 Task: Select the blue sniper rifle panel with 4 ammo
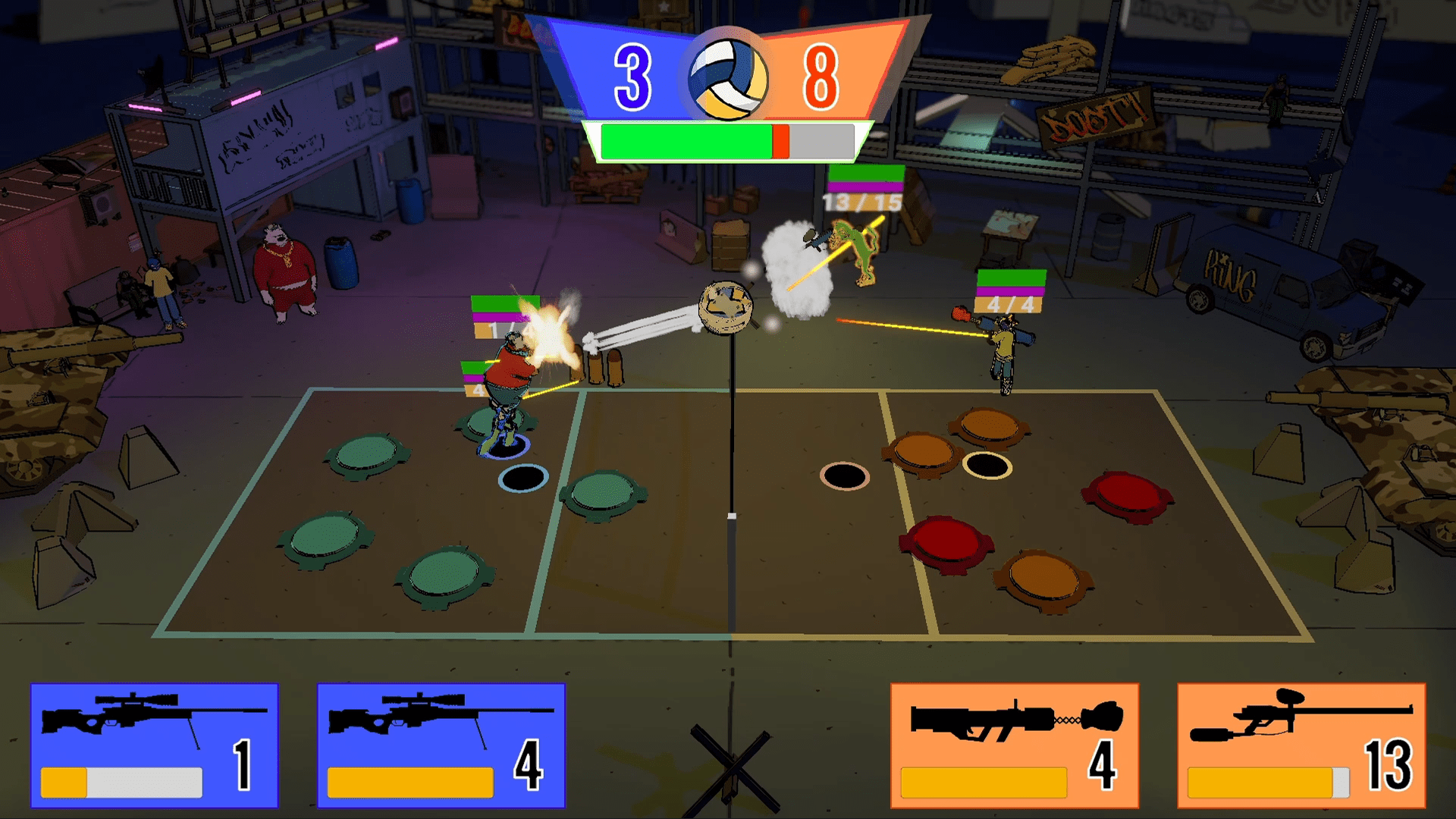coord(441,745)
